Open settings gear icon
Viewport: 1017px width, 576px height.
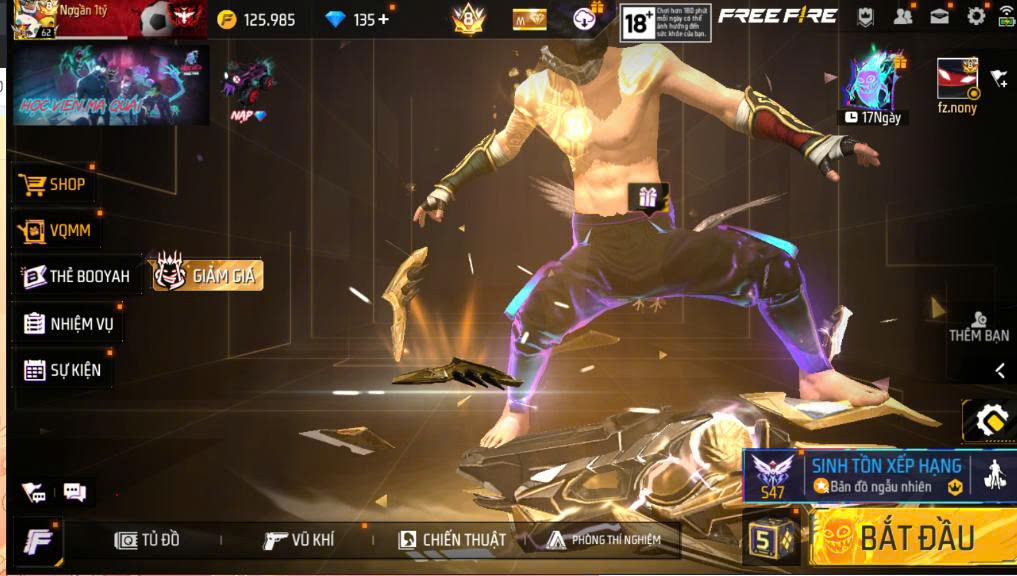coord(976,17)
